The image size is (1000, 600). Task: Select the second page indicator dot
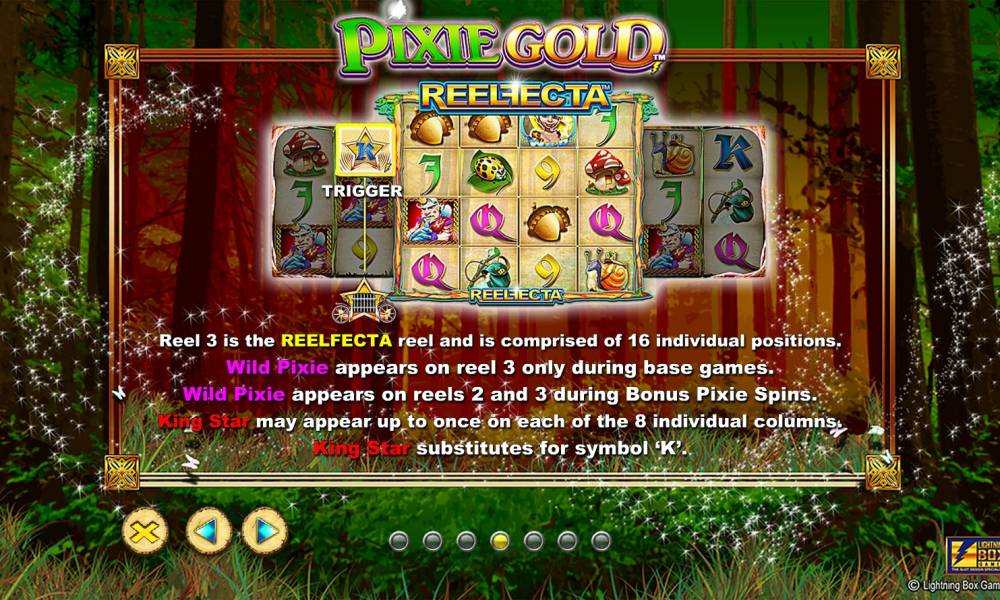(x=433, y=541)
